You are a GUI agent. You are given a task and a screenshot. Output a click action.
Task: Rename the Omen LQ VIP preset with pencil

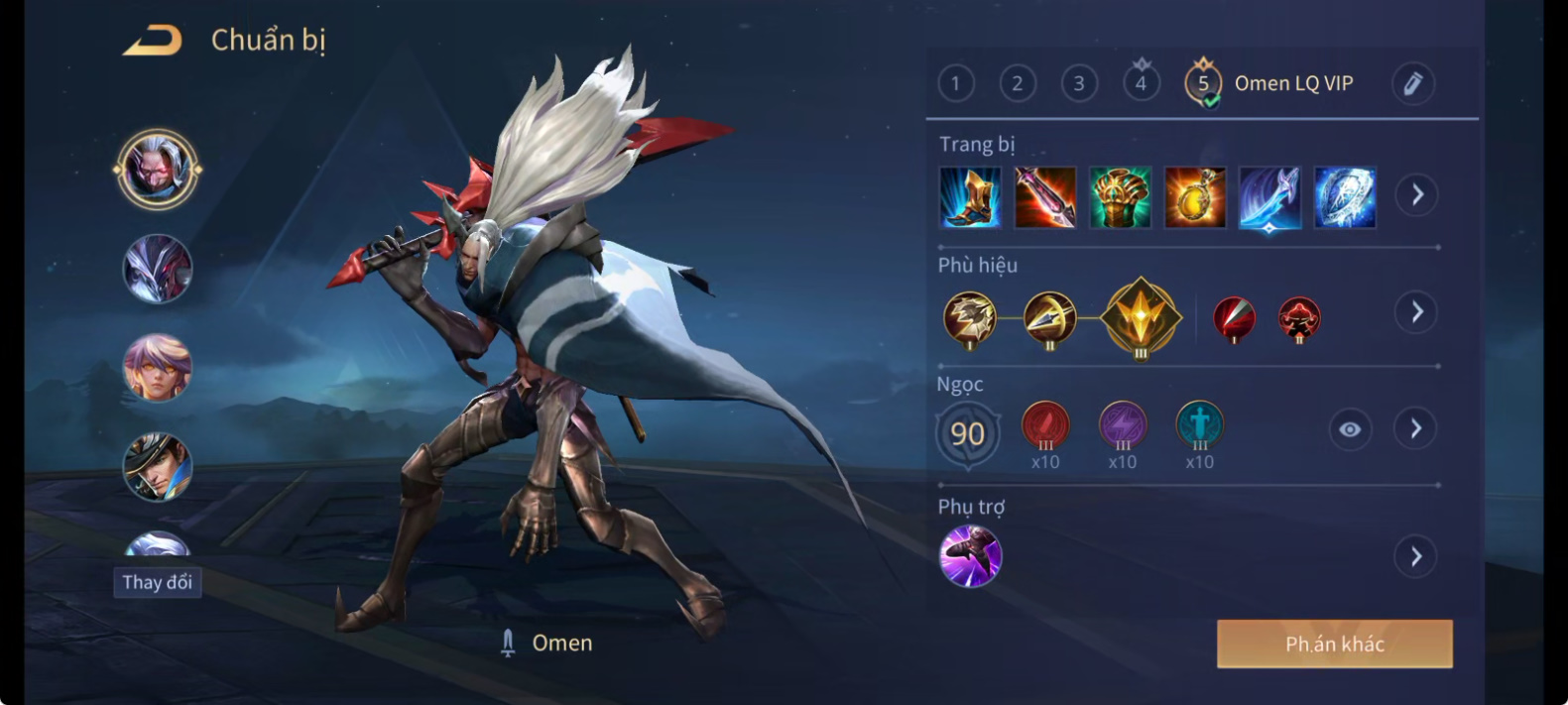(x=1413, y=83)
